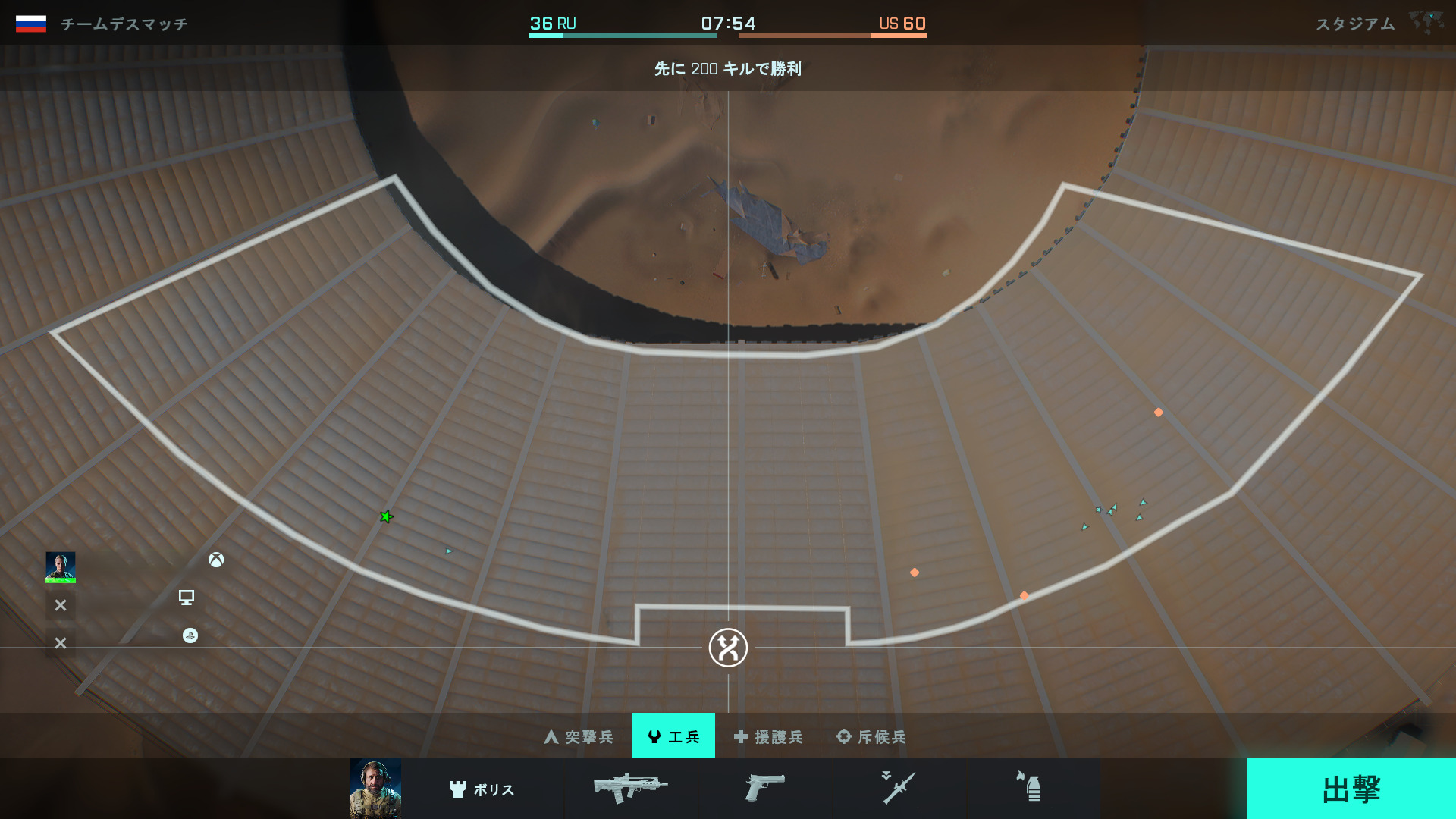The image size is (1456, 819).
Task: Select the primary weapon slot
Action: 630,789
